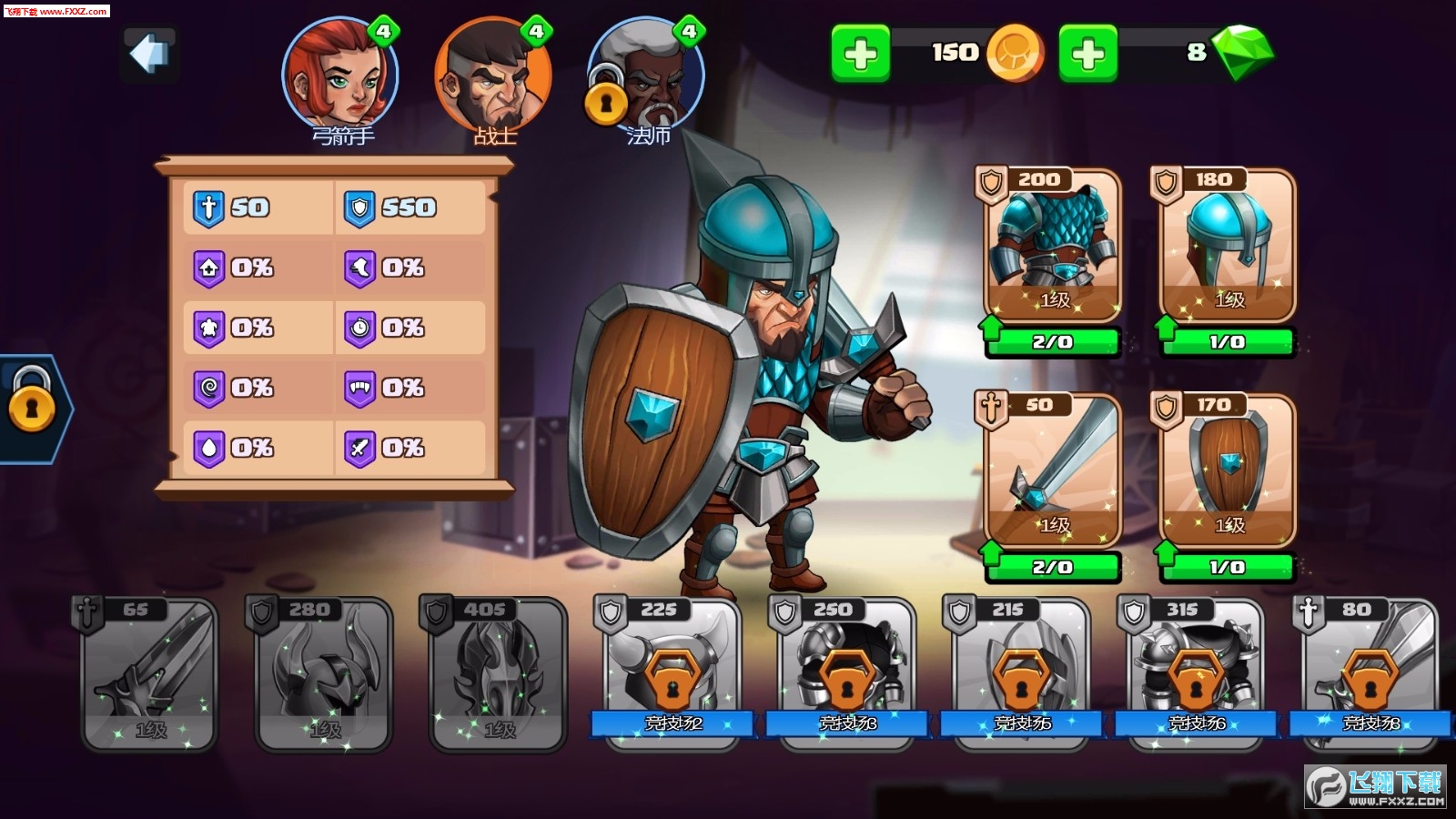Go back with the arrow button
Image resolution: width=1456 pixels, height=819 pixels.
point(150,55)
